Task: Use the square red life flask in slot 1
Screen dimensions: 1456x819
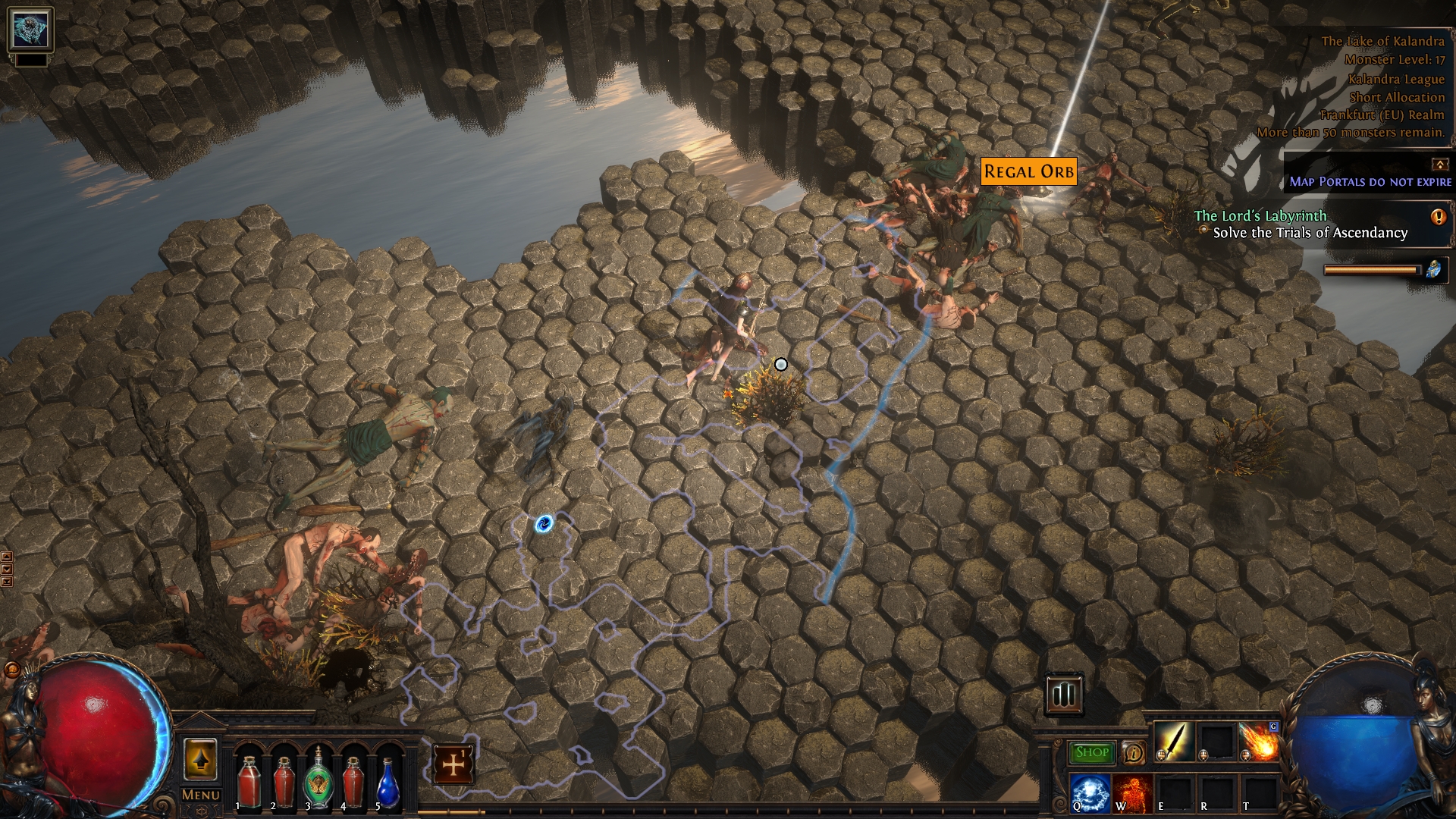Action: (249, 781)
